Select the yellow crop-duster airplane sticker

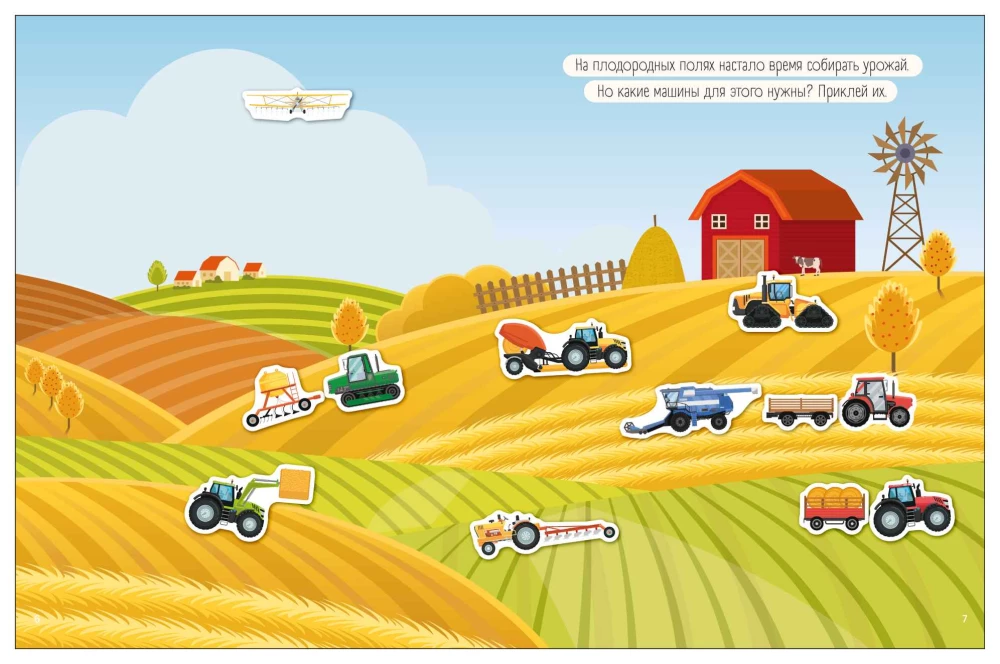(297, 103)
